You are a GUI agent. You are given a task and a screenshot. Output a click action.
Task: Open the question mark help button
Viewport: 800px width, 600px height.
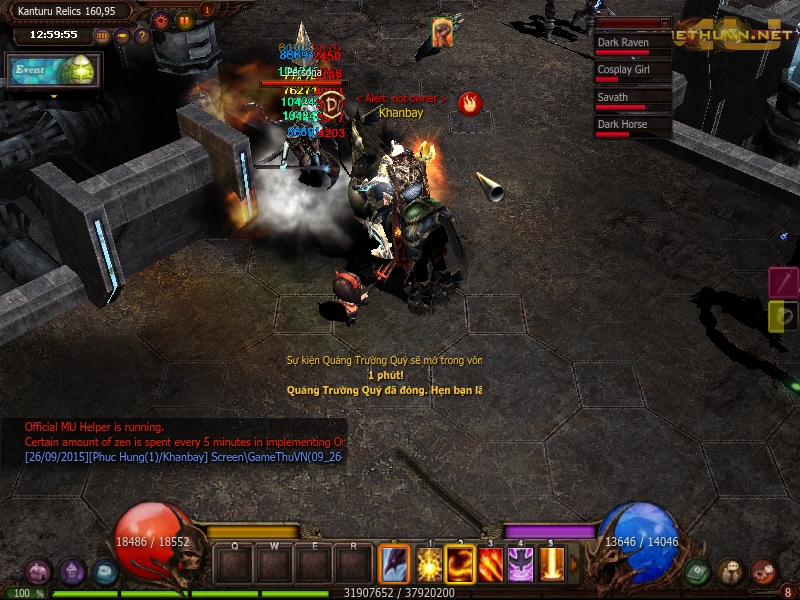point(142,36)
